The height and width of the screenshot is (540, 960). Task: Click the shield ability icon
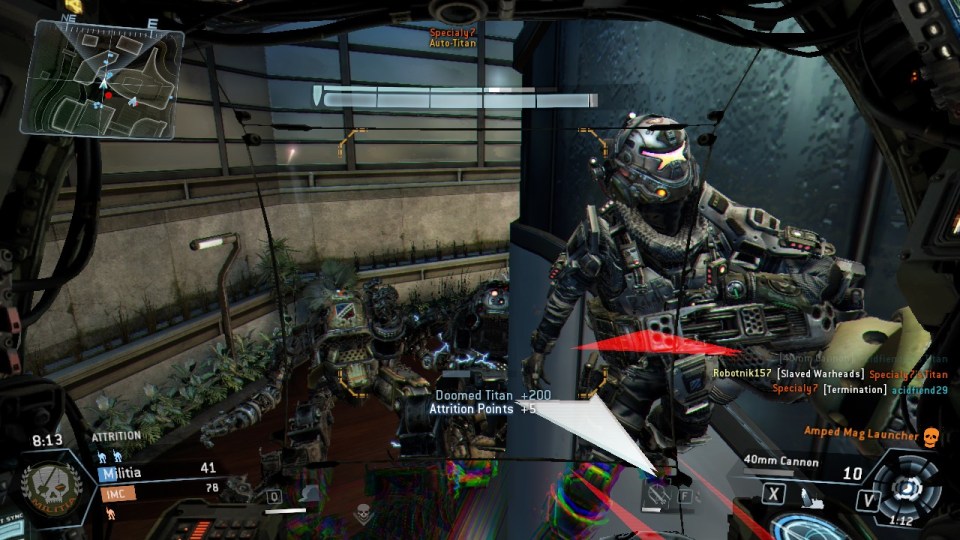pyautogui.click(x=657, y=493)
